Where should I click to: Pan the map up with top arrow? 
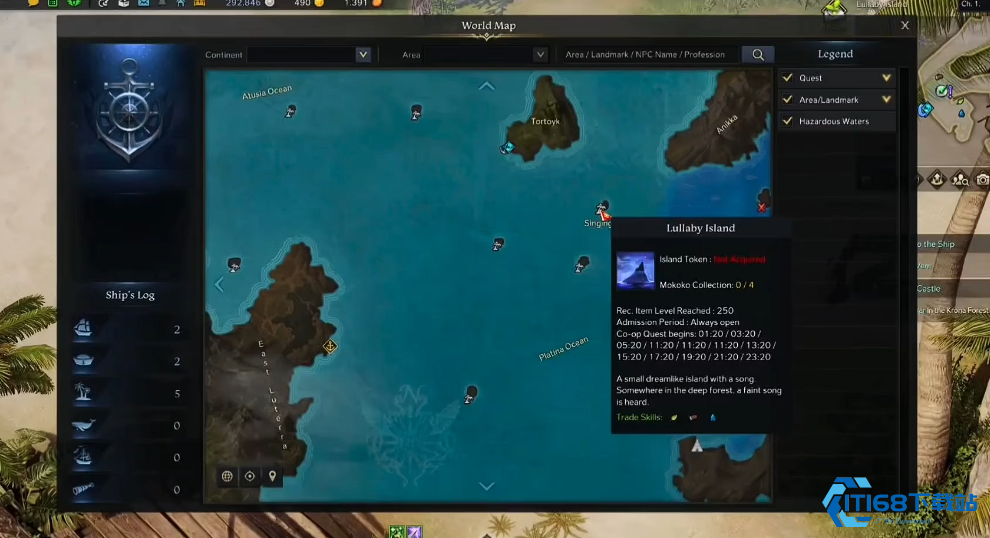pos(487,86)
